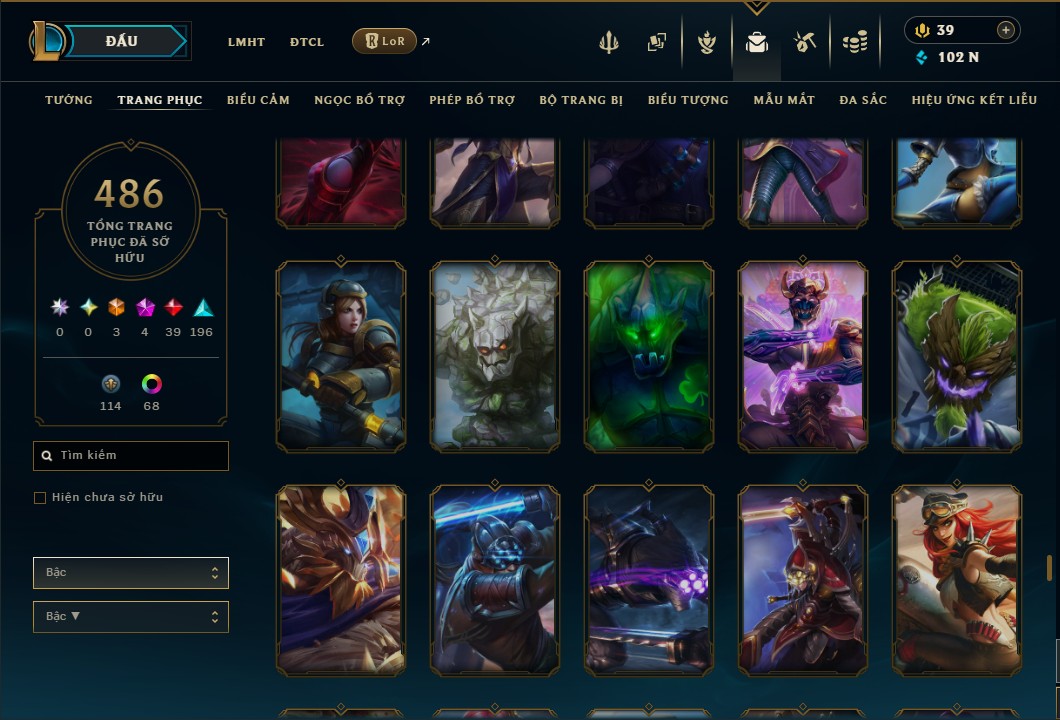Switch to the ĐTCL game tab
The image size is (1060, 720).
pos(307,42)
